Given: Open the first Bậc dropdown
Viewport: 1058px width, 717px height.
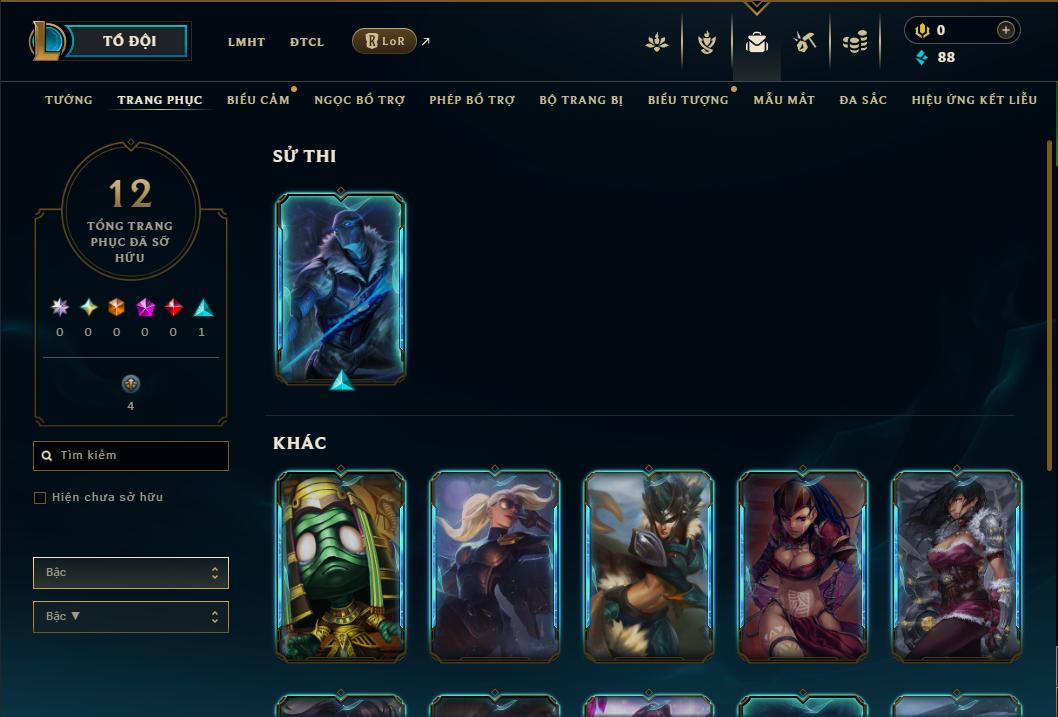Looking at the screenshot, I should 131,573.
